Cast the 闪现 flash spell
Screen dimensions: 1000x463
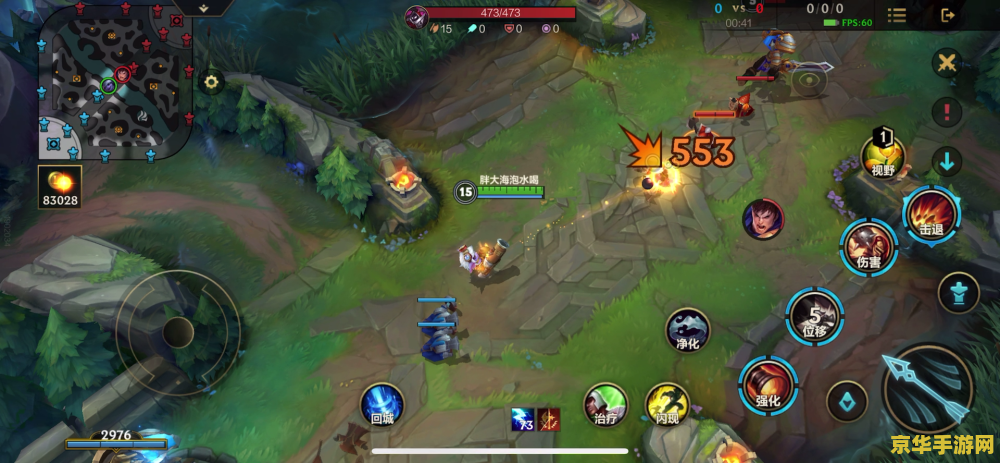pos(667,404)
